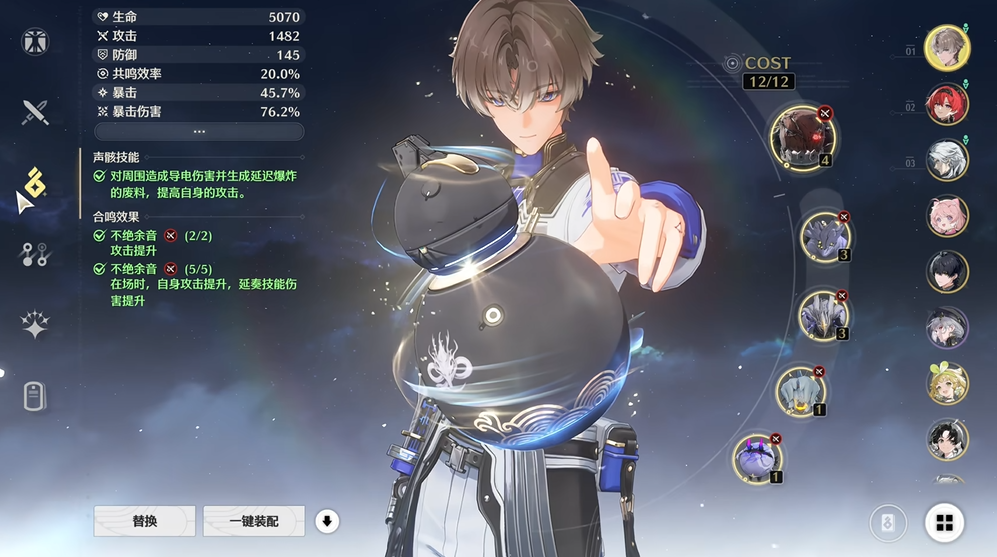Choose the pink-haired character portrait
This screenshot has width=997, height=557.
click(946, 216)
